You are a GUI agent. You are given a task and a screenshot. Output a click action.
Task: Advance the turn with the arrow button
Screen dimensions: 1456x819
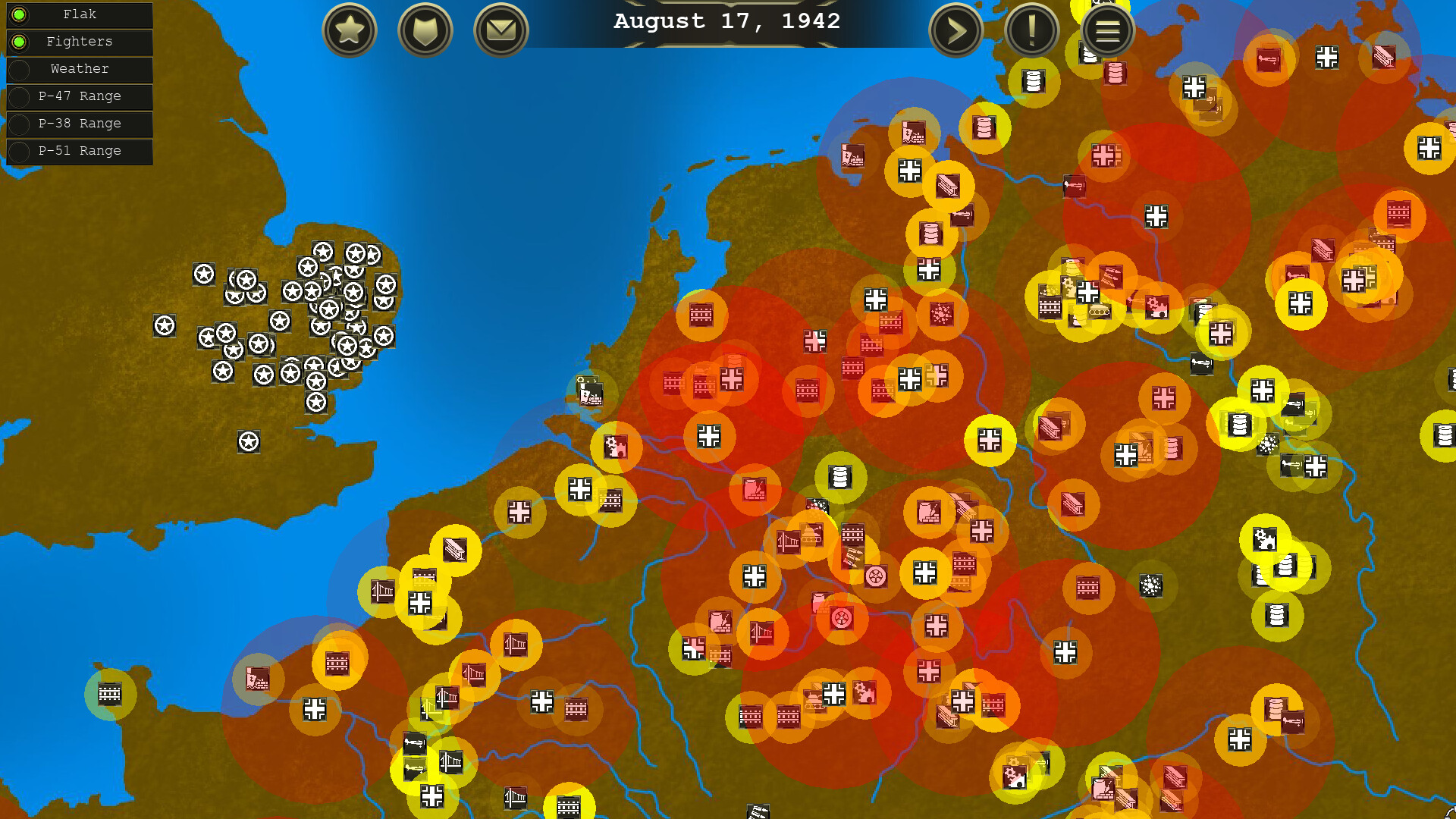coord(955,30)
